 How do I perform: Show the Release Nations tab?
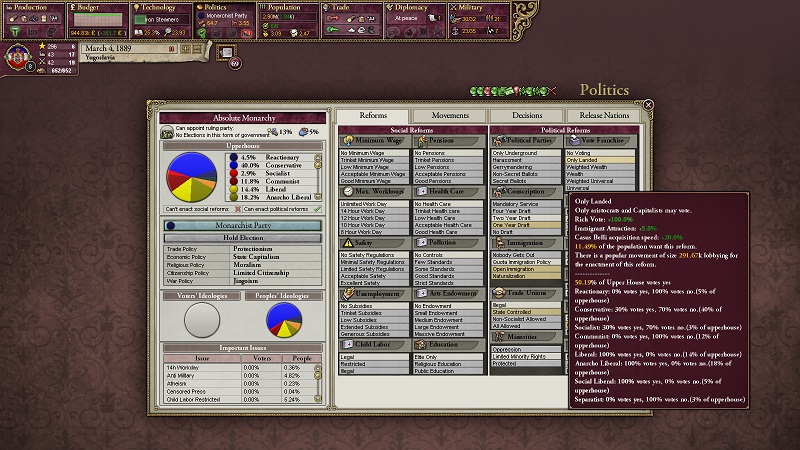click(x=604, y=116)
